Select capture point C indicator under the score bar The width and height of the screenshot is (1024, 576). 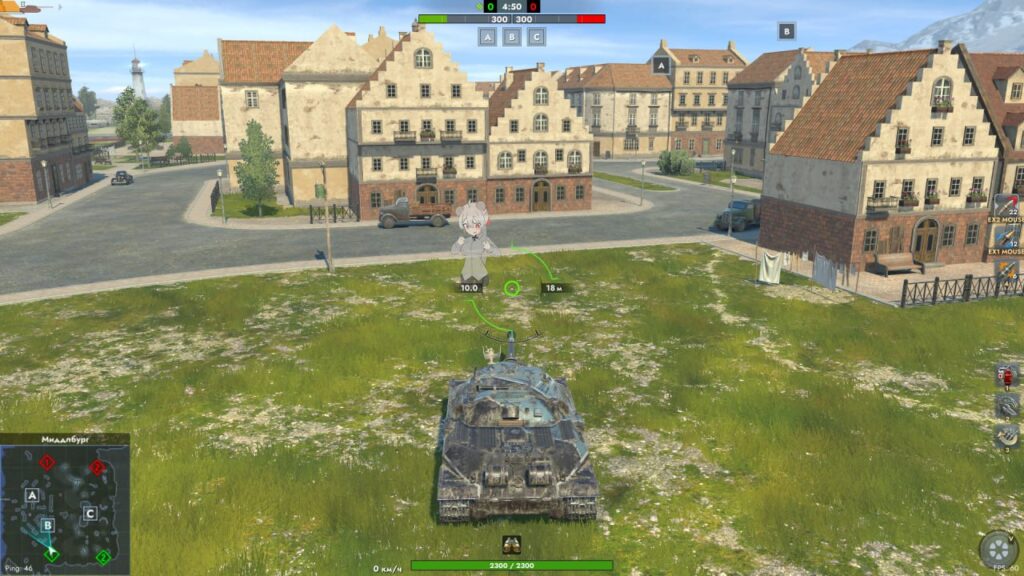click(x=537, y=37)
